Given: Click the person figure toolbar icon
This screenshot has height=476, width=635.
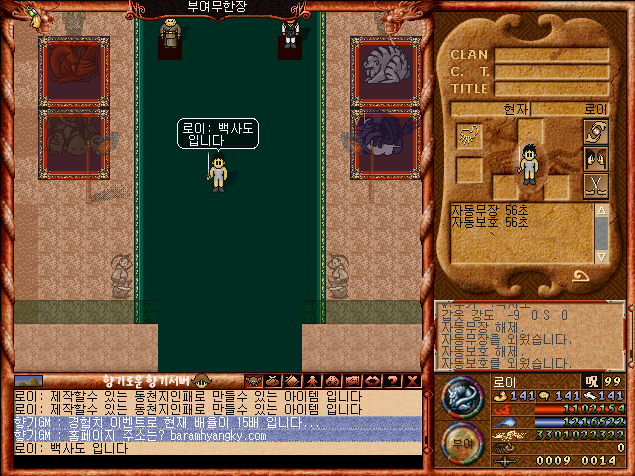Looking at the screenshot, I should (310, 380).
